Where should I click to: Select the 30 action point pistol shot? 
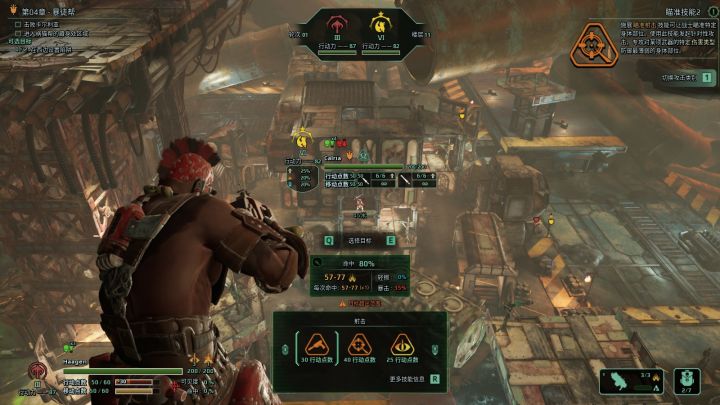315,347
